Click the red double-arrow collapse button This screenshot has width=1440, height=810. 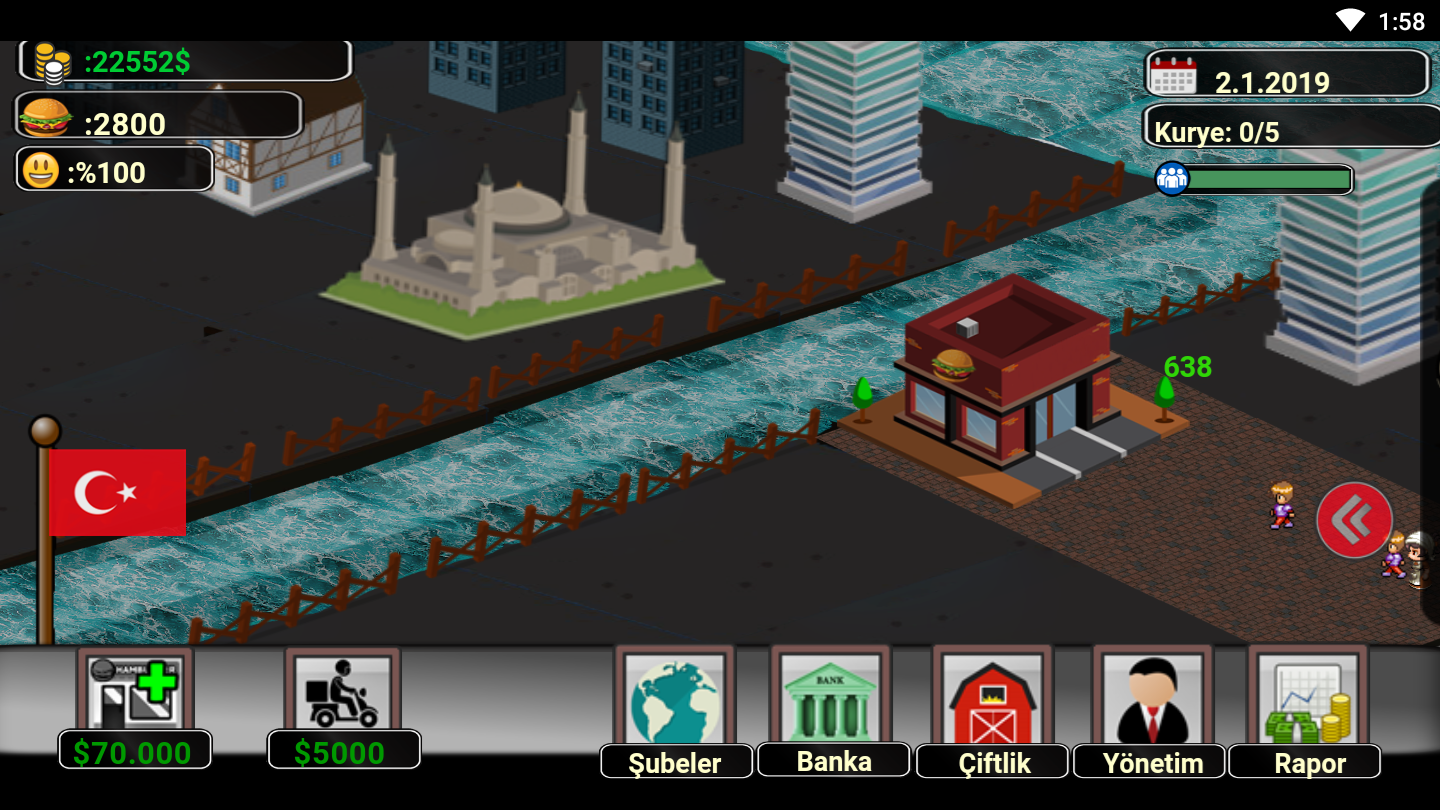[x=1354, y=520]
